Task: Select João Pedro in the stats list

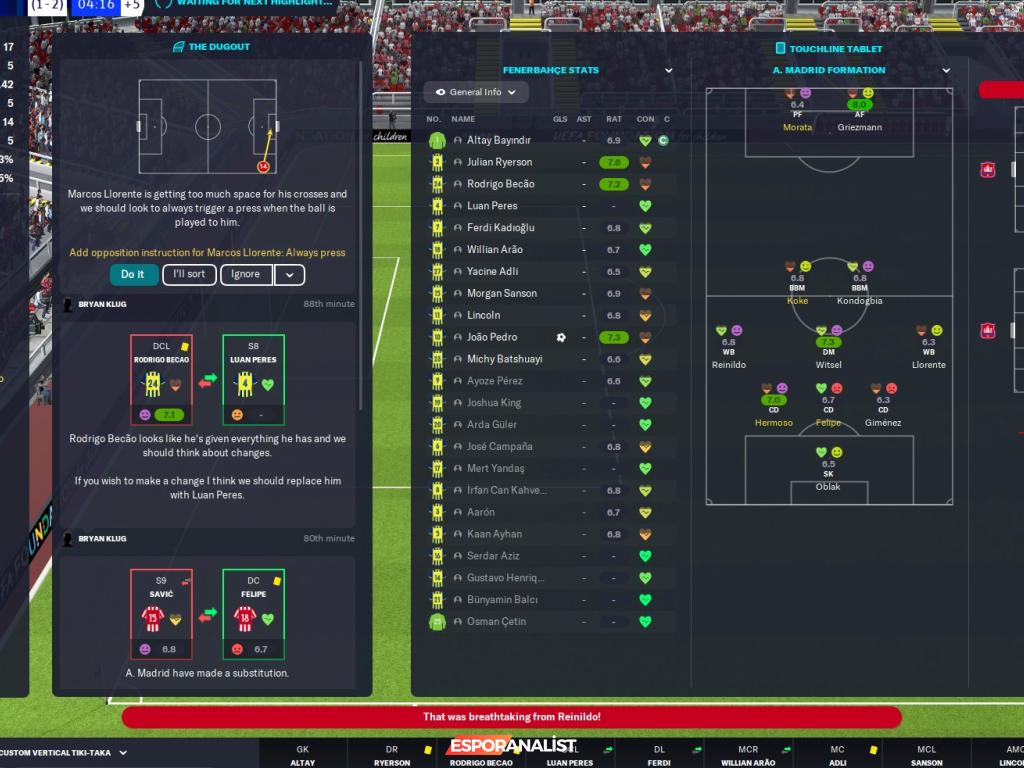Action: tap(491, 338)
